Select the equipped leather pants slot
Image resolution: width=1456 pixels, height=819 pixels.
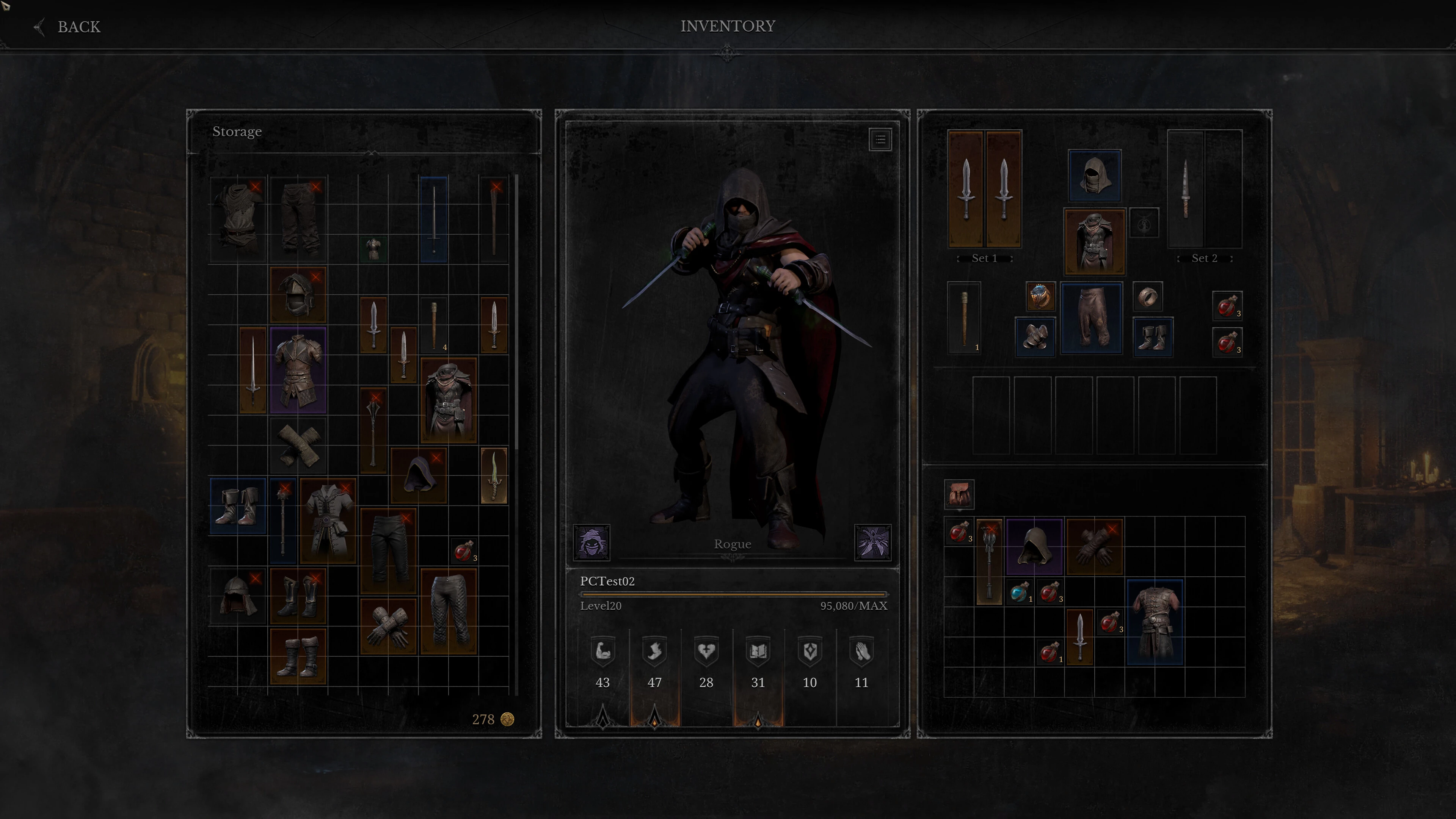click(x=1091, y=319)
